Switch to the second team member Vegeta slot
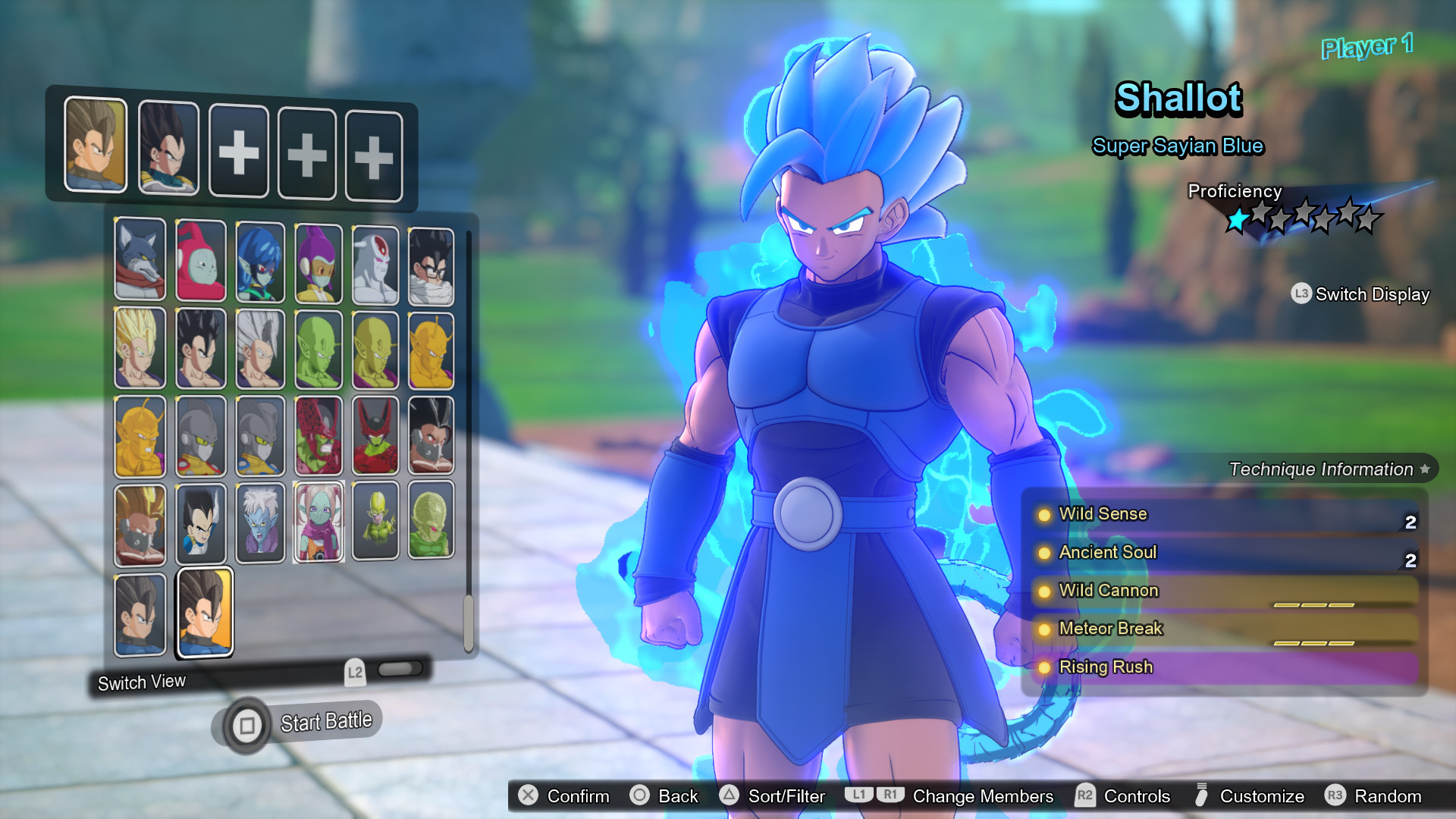 pyautogui.click(x=168, y=149)
